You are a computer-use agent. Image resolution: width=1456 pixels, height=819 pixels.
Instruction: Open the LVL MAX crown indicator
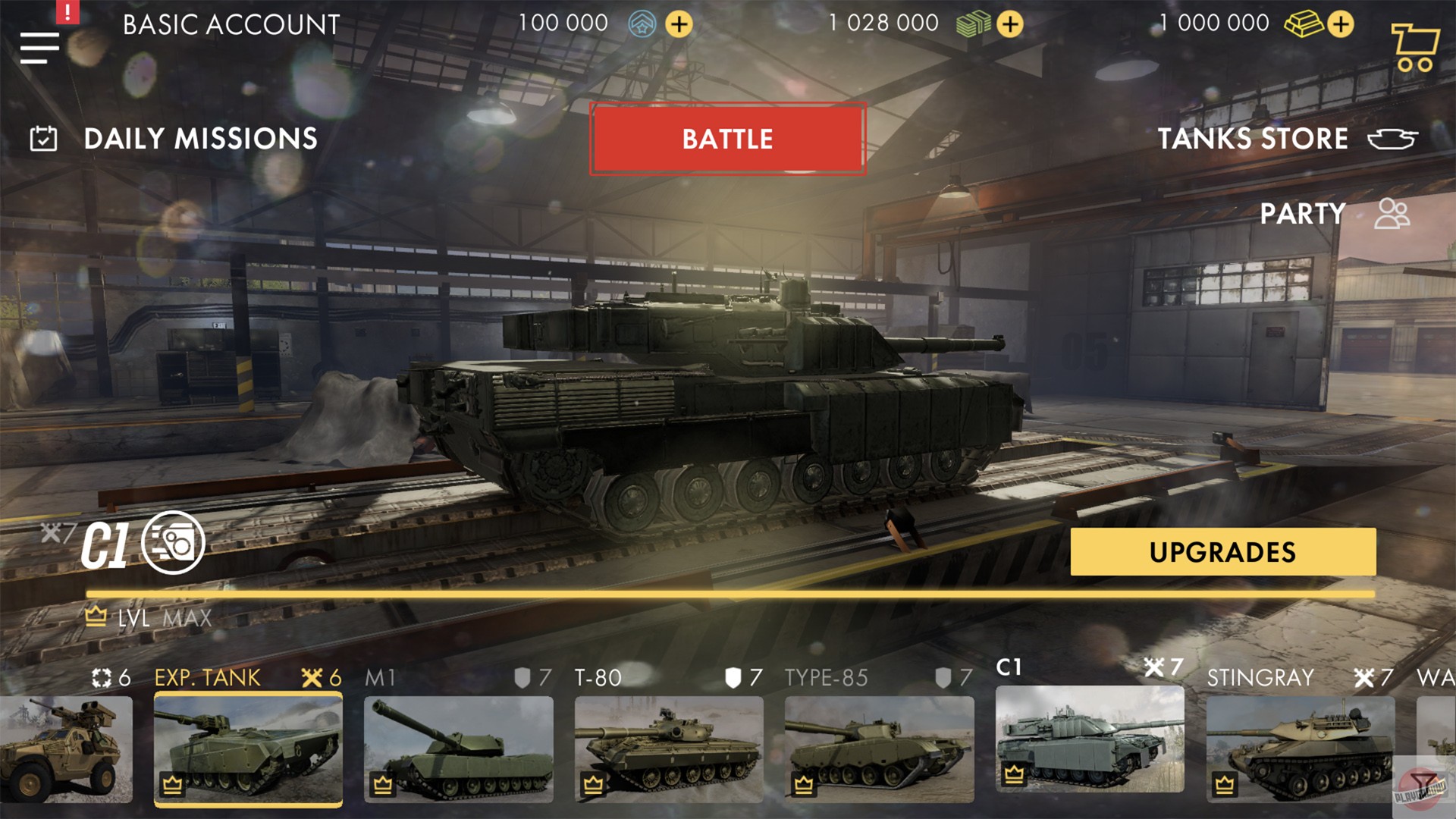94,617
